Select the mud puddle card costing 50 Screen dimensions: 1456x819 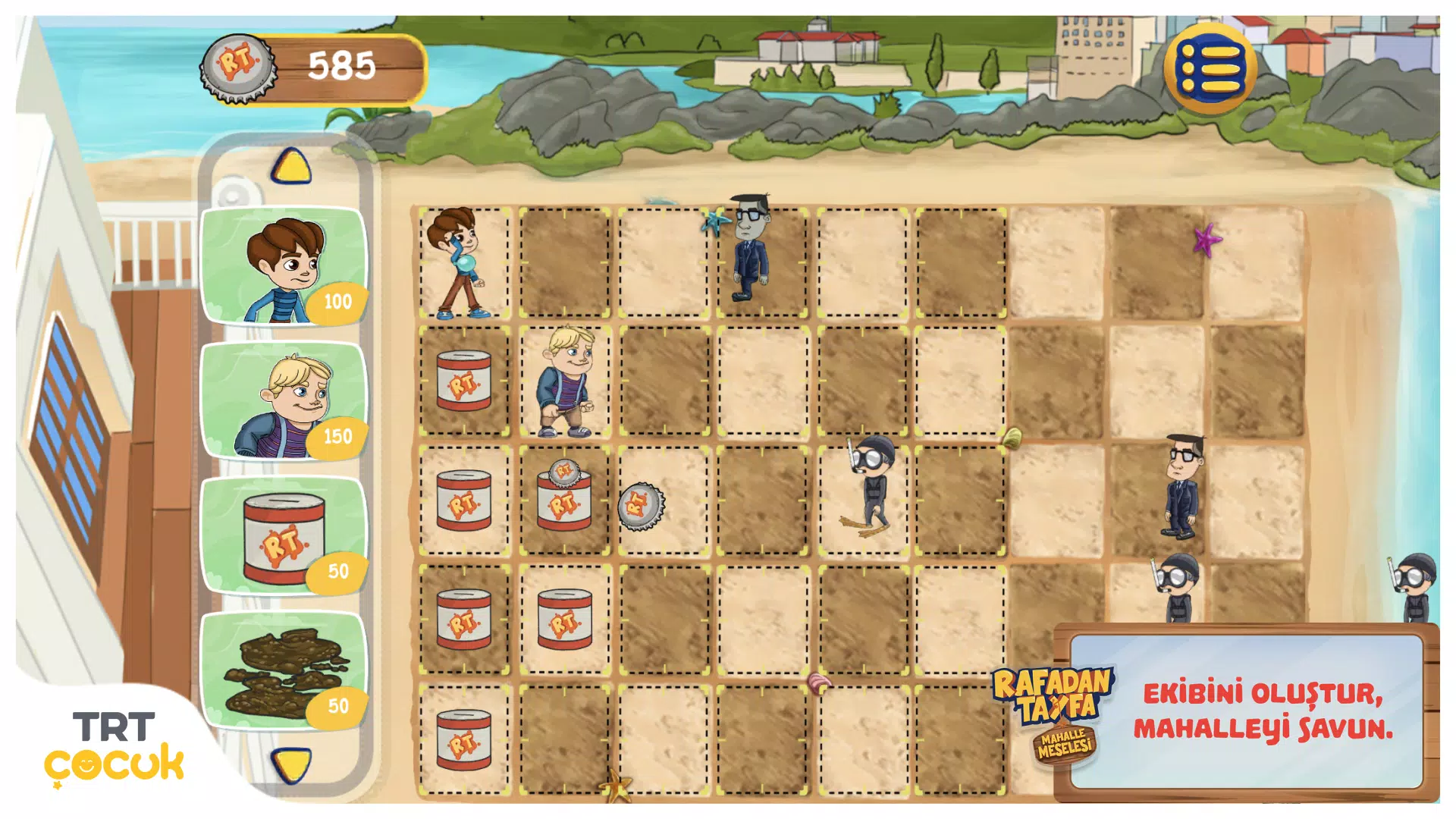coord(283,670)
